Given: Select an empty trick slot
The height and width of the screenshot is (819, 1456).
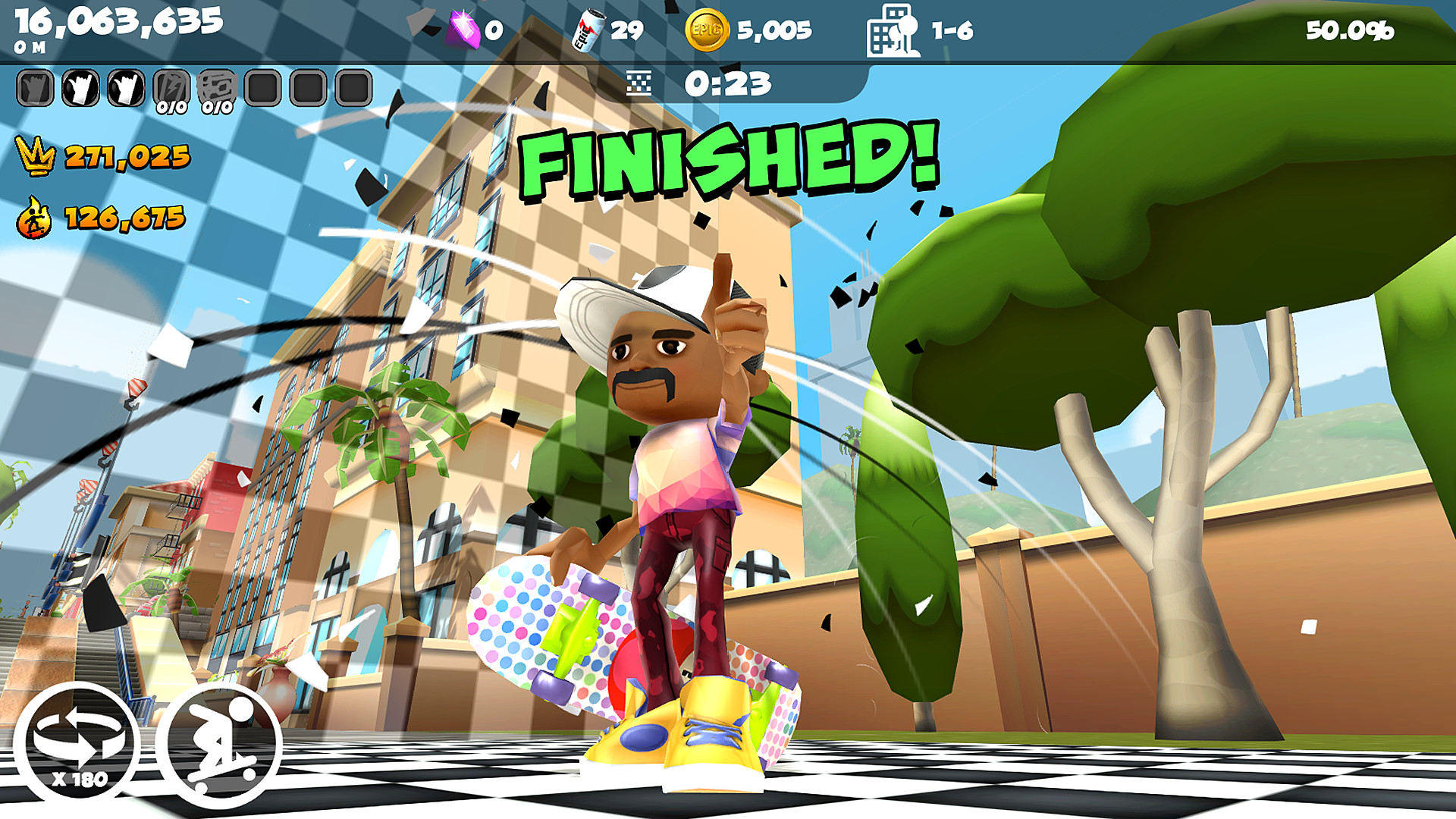Looking at the screenshot, I should coord(262,86).
